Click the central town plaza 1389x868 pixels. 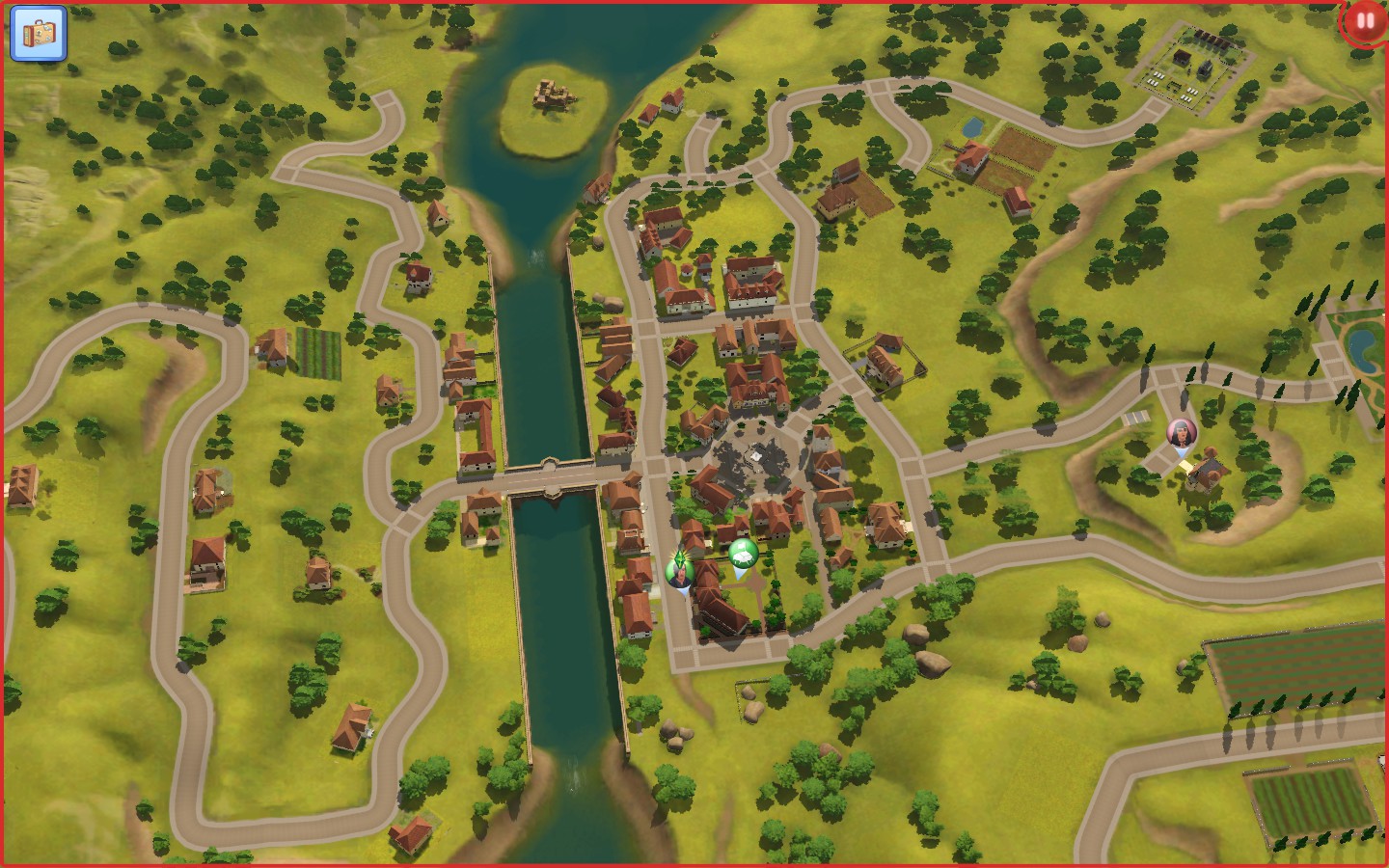point(757,453)
